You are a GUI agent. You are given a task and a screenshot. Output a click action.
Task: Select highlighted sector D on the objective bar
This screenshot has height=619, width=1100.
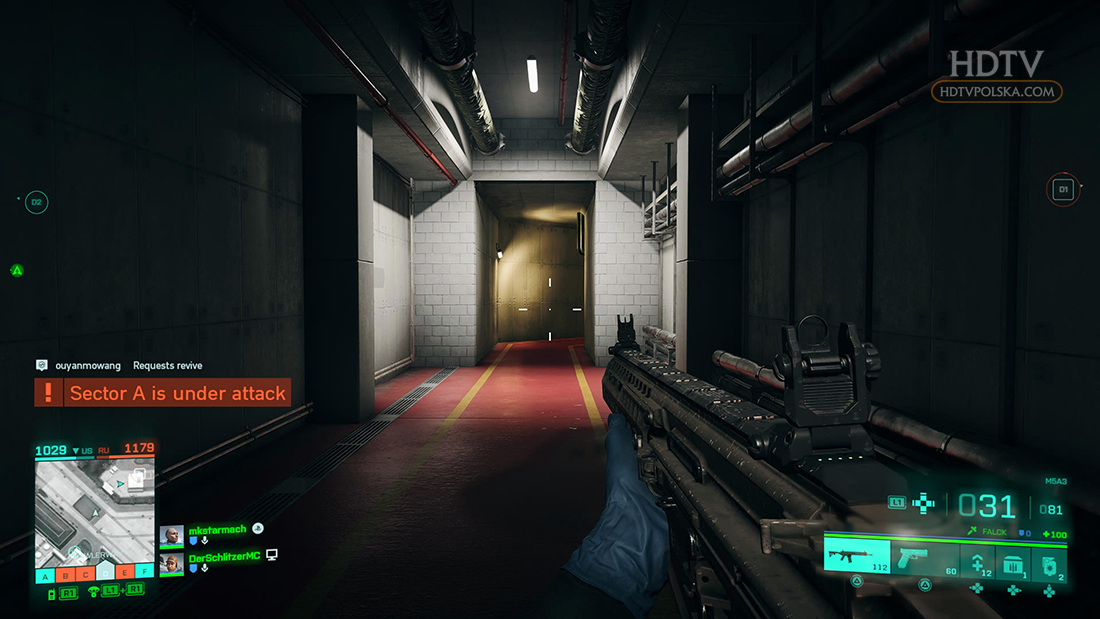click(x=105, y=573)
